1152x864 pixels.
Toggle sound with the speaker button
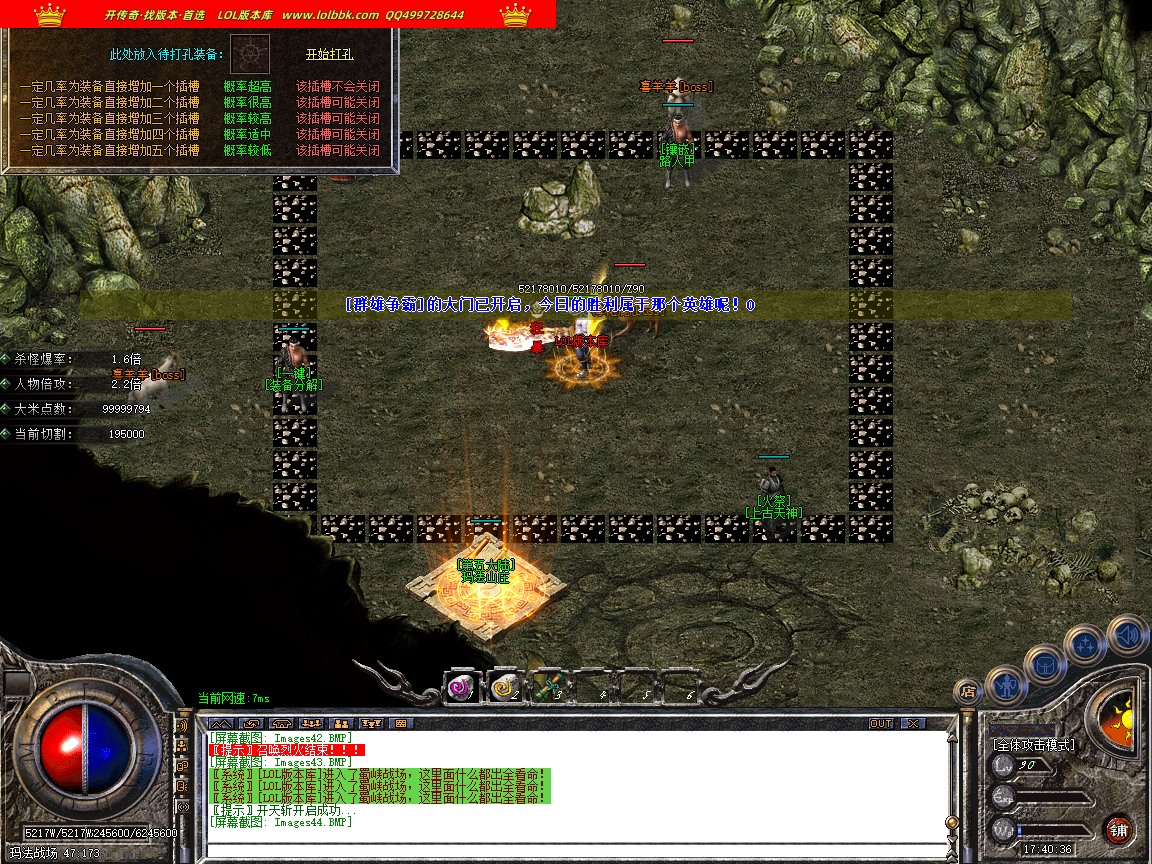(1127, 634)
